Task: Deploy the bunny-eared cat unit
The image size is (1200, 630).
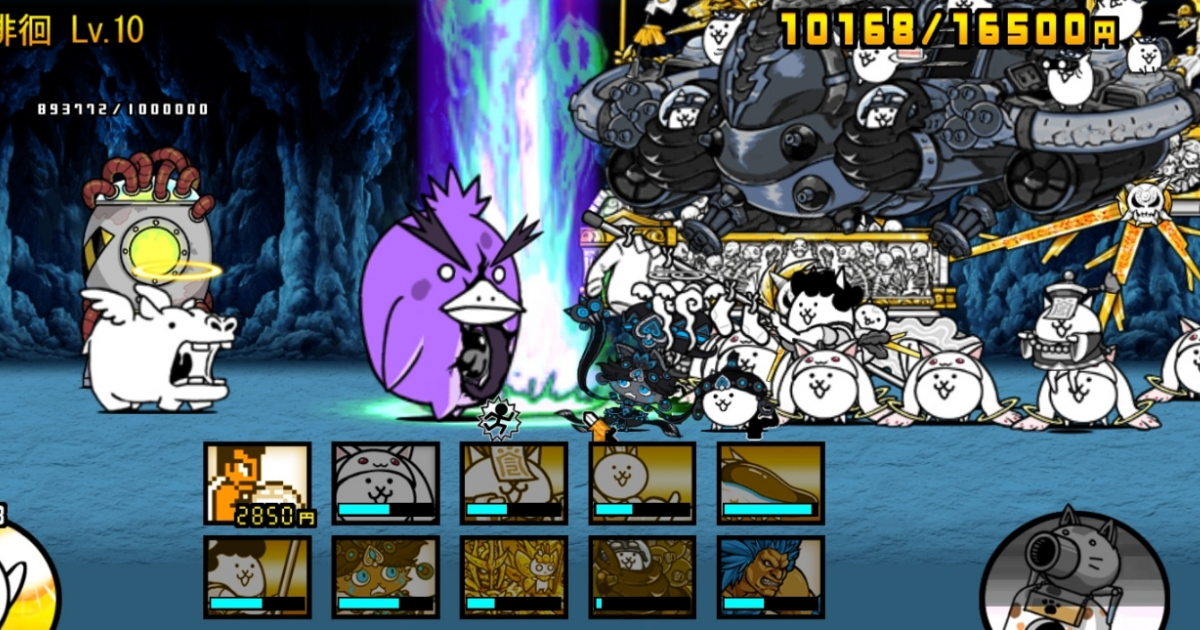Action: click(642, 483)
